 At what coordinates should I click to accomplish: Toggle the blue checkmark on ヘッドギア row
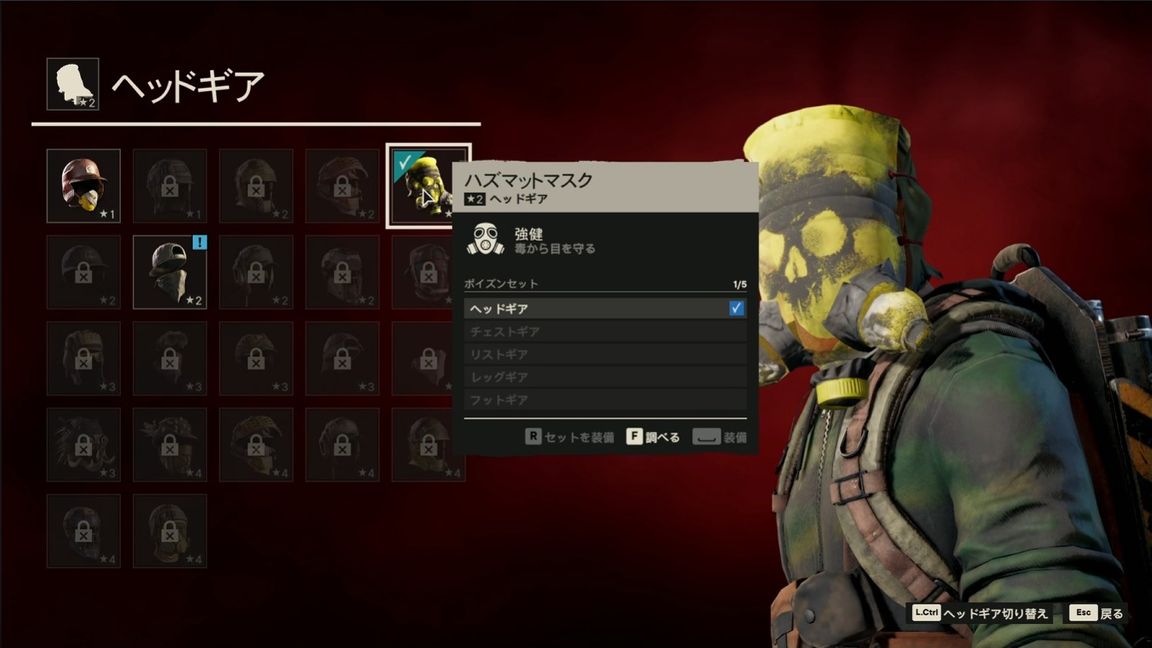(x=737, y=309)
